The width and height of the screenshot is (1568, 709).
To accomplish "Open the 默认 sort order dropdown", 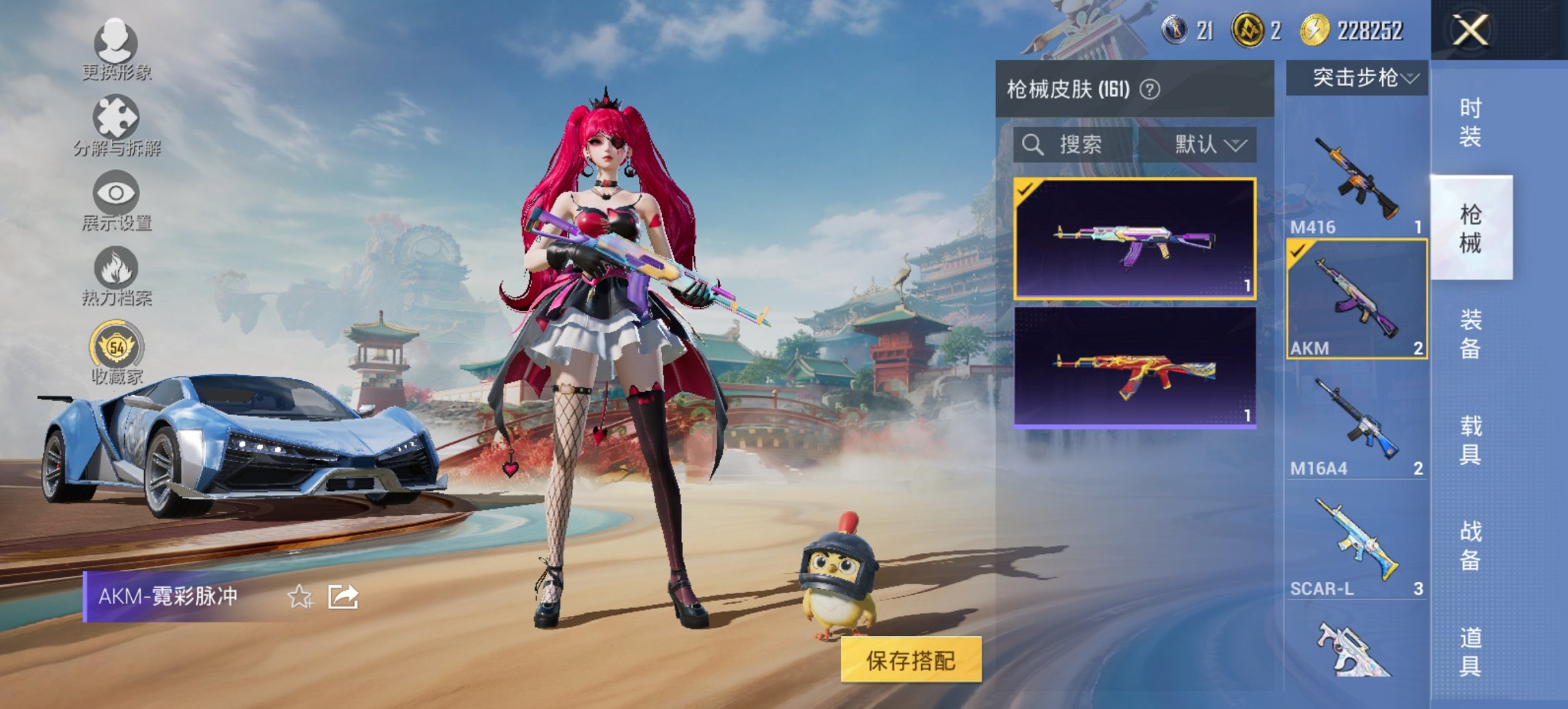I will [x=1207, y=146].
